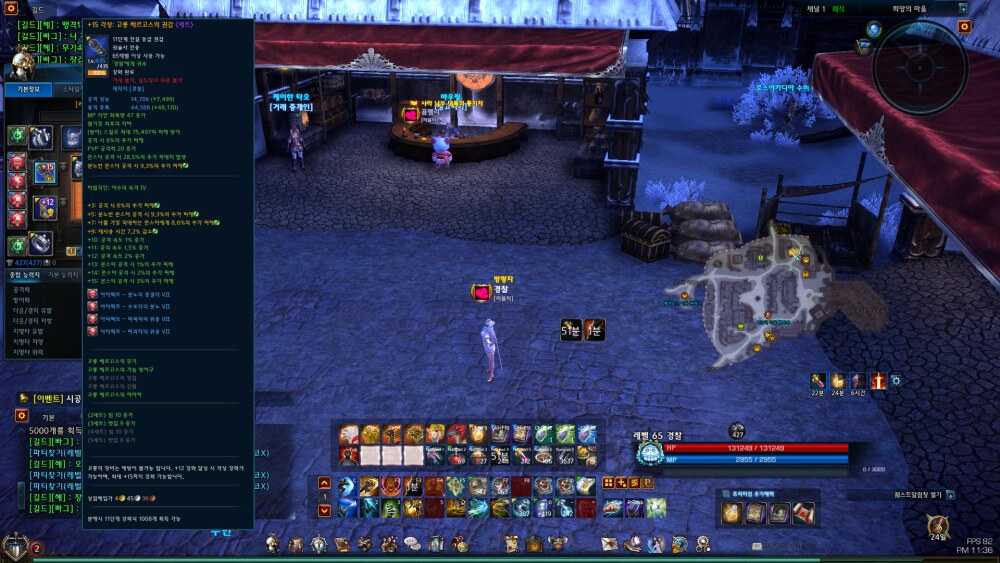Click the buff settings gear icon
This screenshot has height=563, width=1000.
click(x=895, y=381)
